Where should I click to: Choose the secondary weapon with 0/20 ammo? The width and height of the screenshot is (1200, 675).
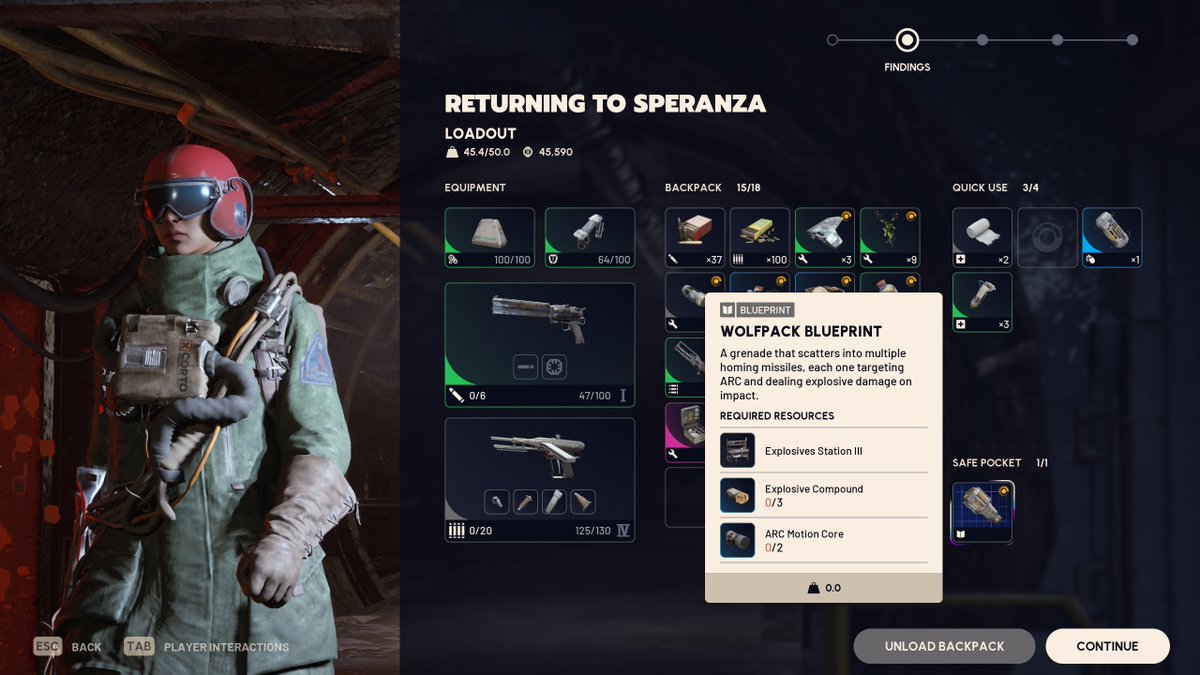[540, 480]
